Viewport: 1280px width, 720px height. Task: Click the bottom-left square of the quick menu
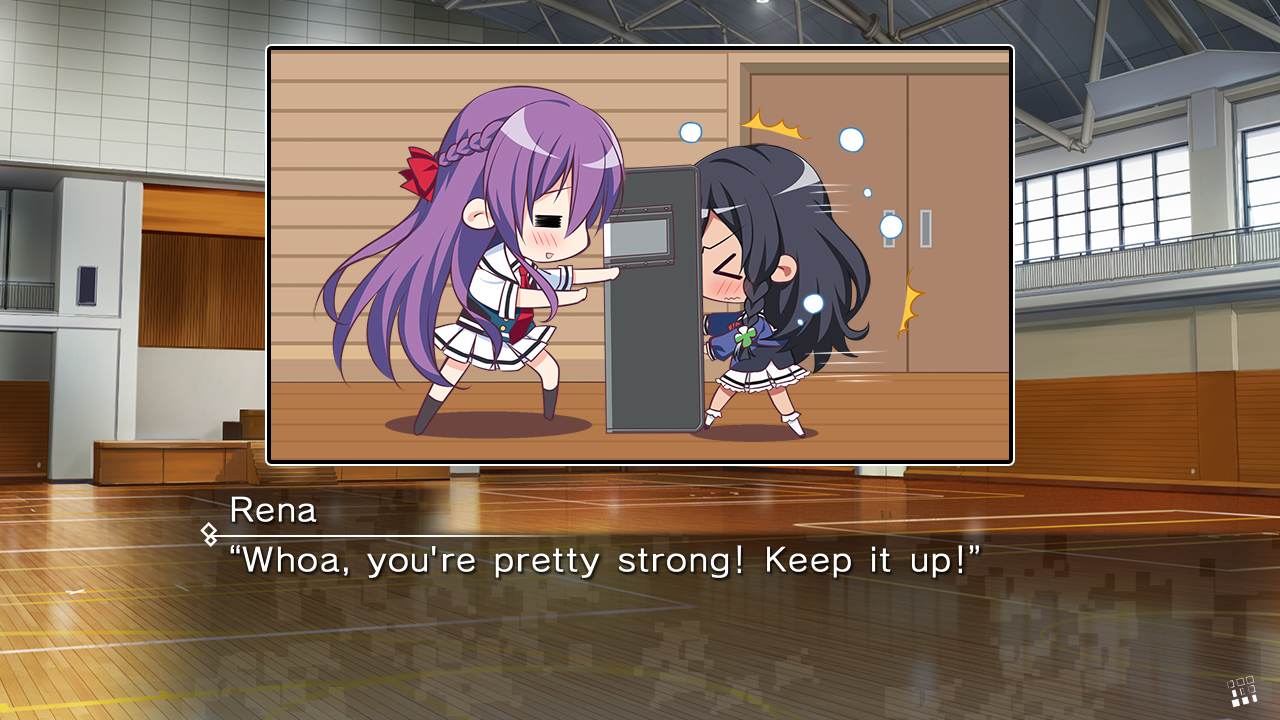tap(1235, 703)
